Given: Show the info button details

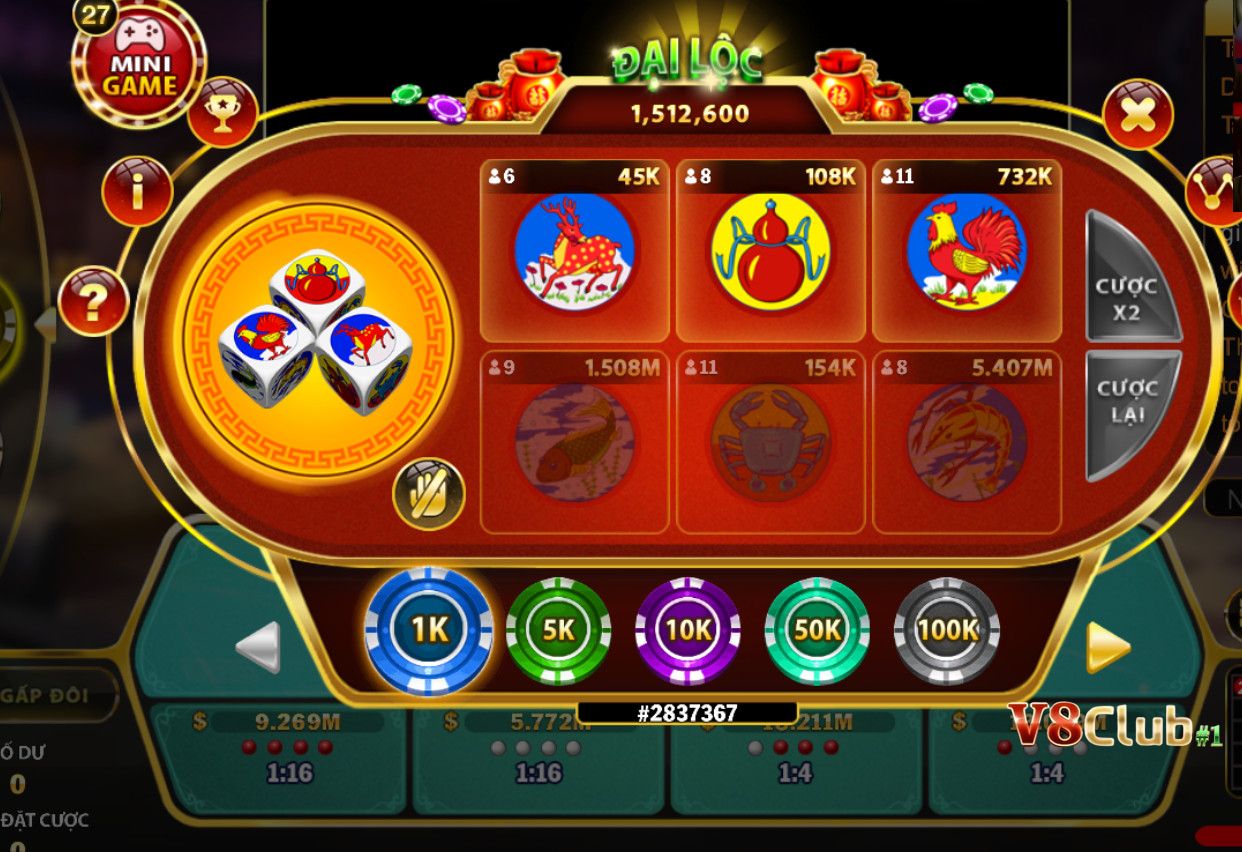Looking at the screenshot, I should click(x=137, y=191).
